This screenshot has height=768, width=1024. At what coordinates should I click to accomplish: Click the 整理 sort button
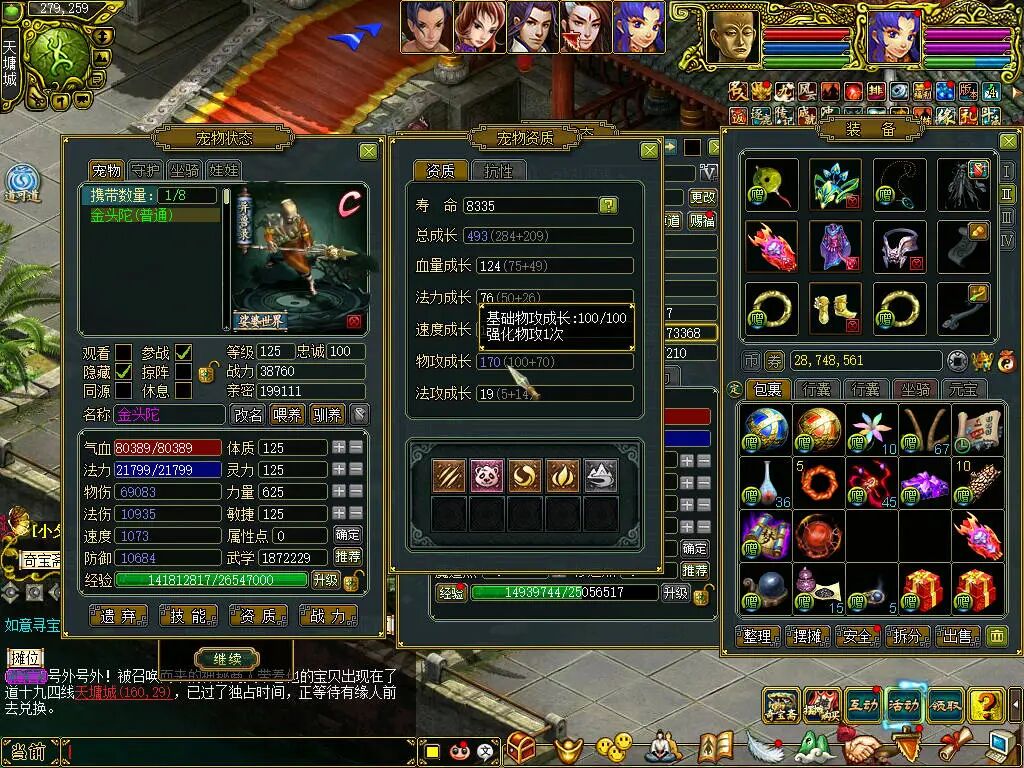757,636
